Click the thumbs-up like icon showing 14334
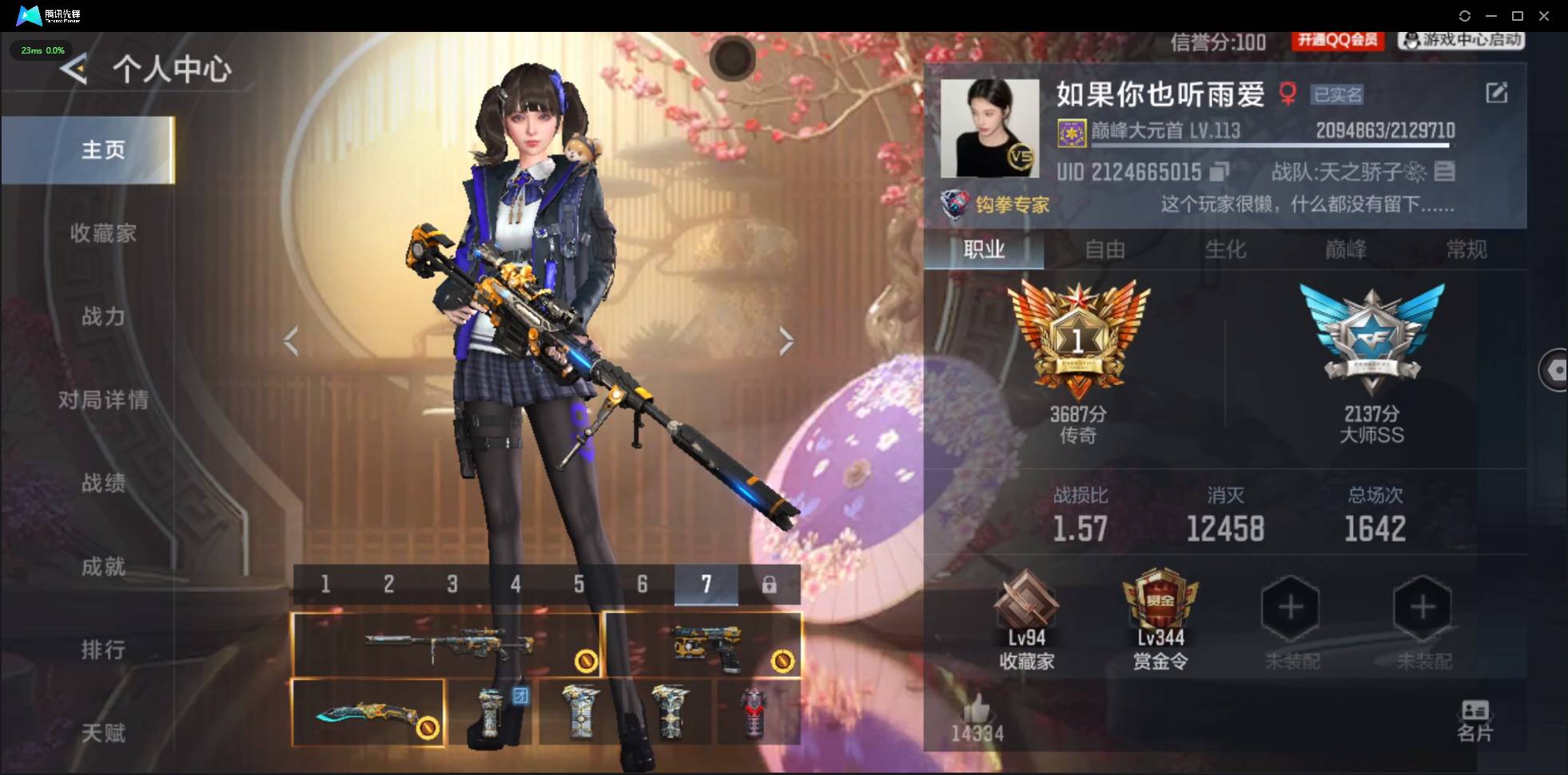Image resolution: width=1568 pixels, height=775 pixels. point(977,711)
